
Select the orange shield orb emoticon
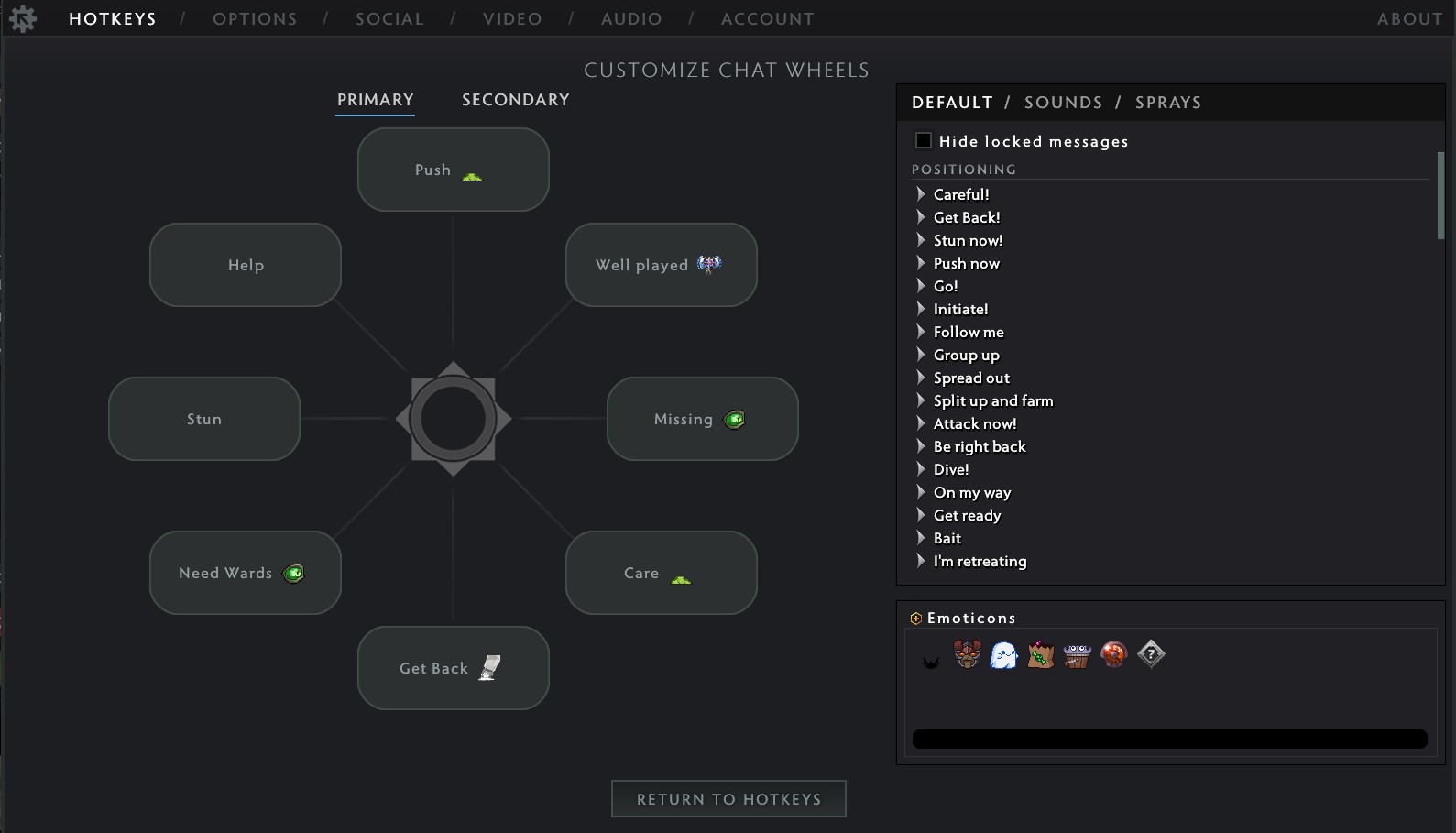pyautogui.click(x=1113, y=655)
